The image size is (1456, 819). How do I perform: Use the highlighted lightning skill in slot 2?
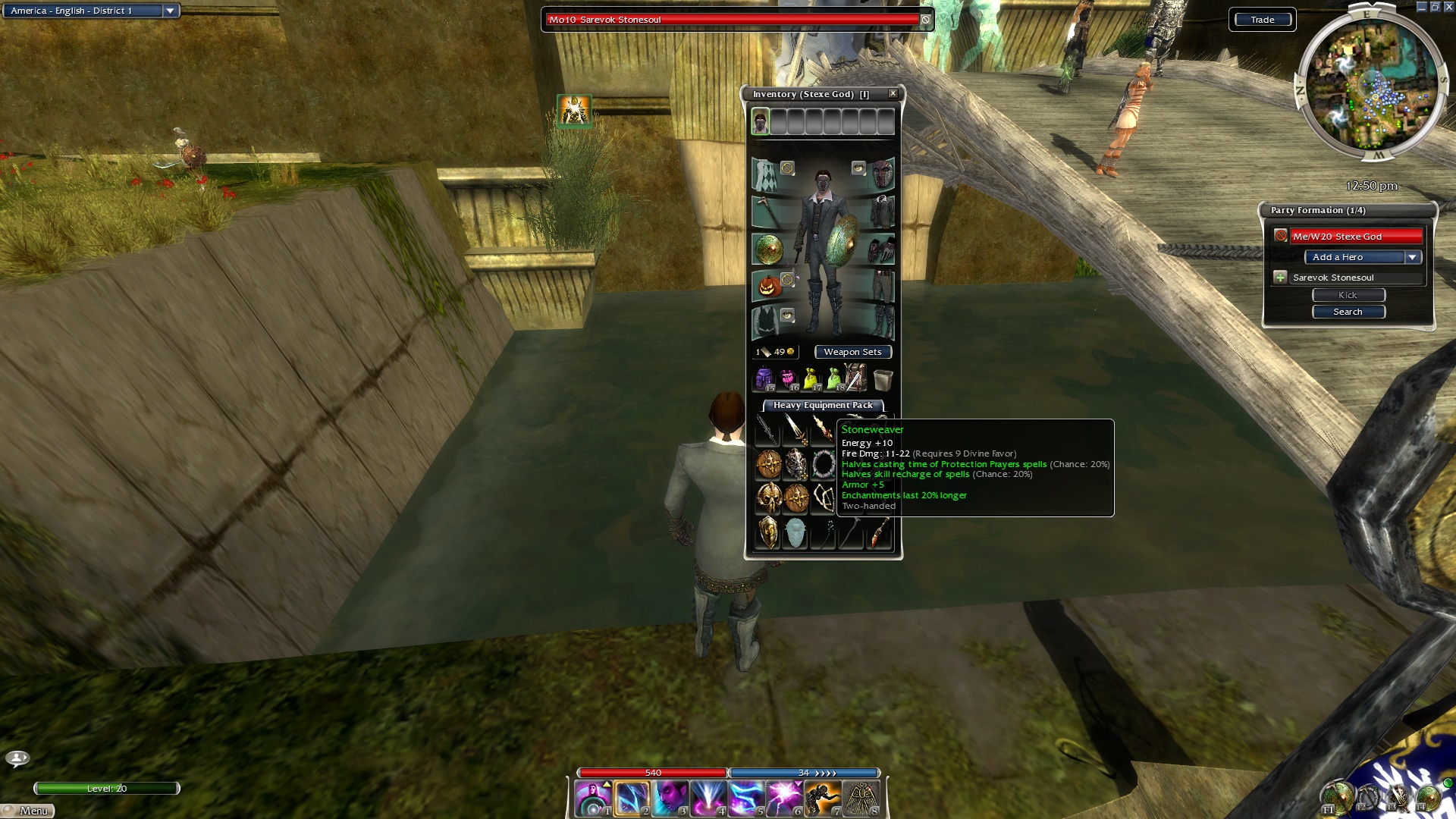click(x=632, y=799)
